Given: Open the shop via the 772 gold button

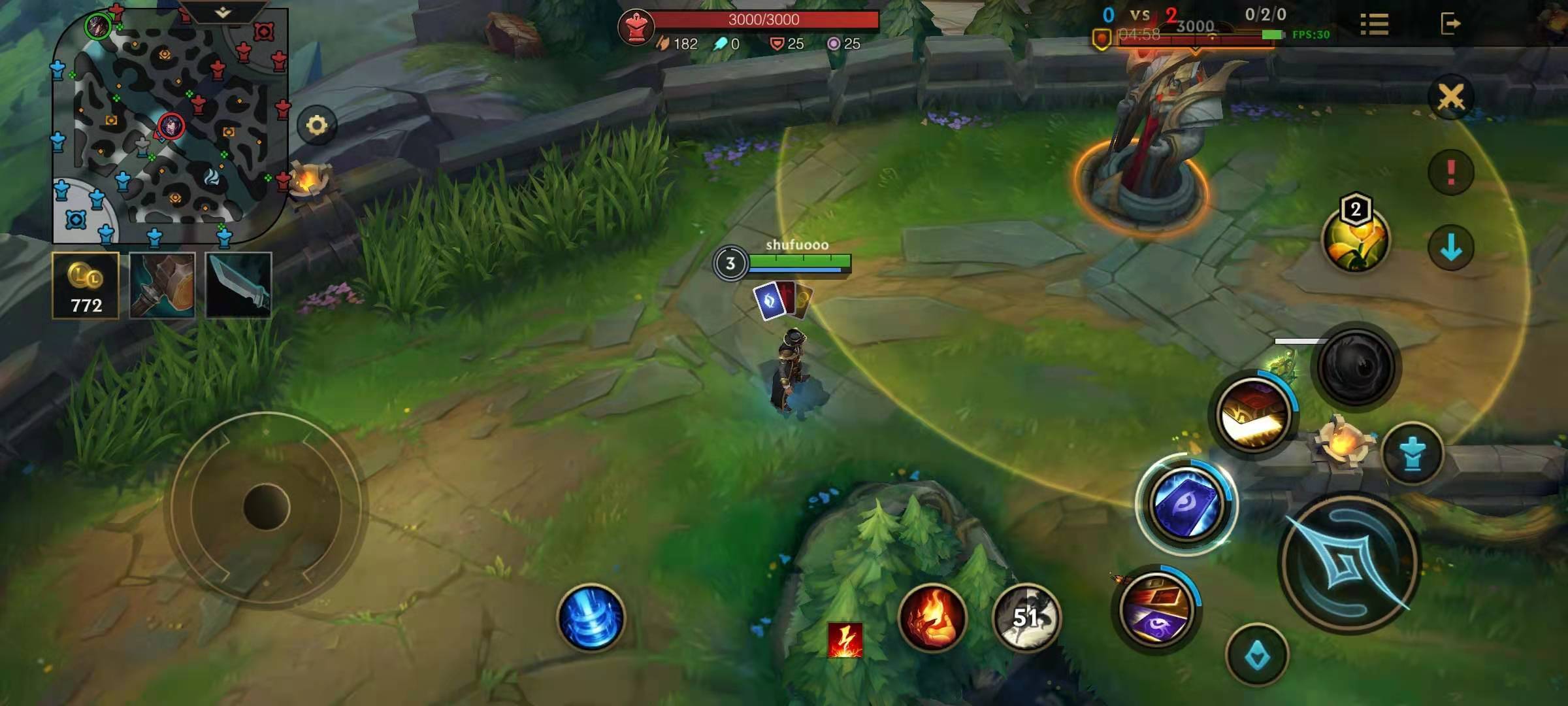Looking at the screenshot, I should tap(86, 286).
